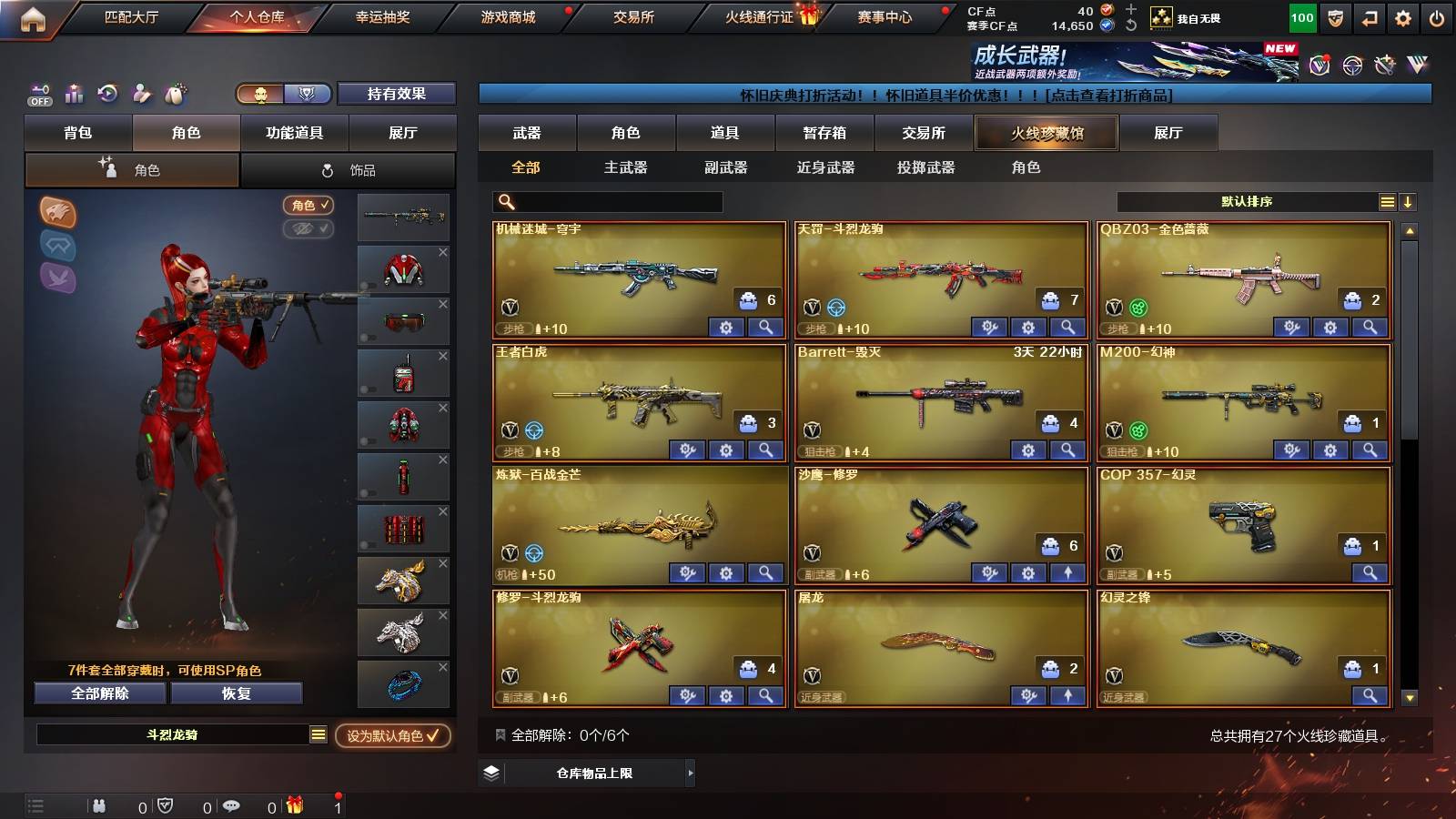Click the exit power icon top right
Image resolution: width=1456 pixels, height=819 pixels.
pyautogui.click(x=1435, y=15)
